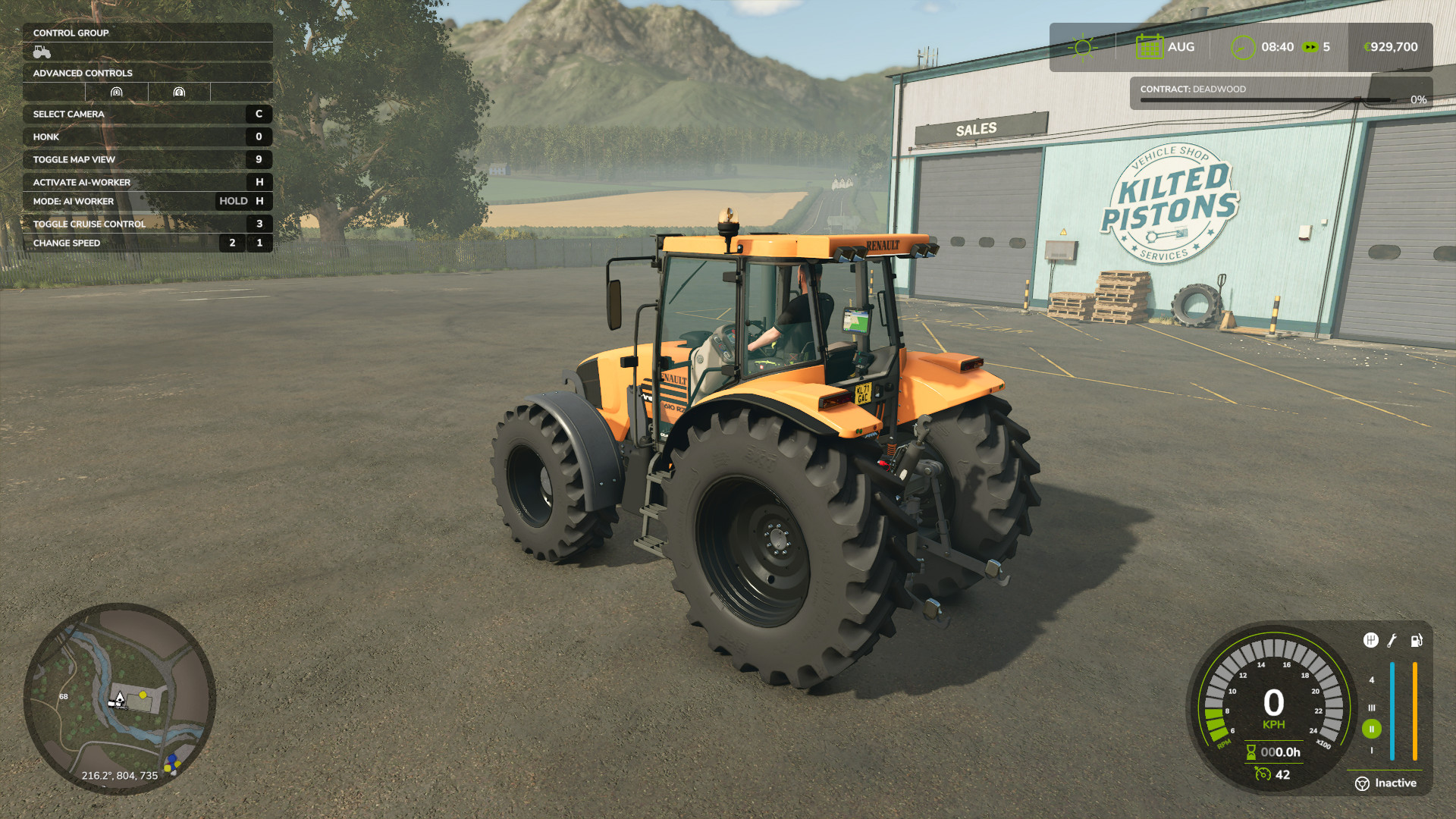Click the cruise control speed icon
This screenshot has width=1456, height=819.
tap(1263, 774)
